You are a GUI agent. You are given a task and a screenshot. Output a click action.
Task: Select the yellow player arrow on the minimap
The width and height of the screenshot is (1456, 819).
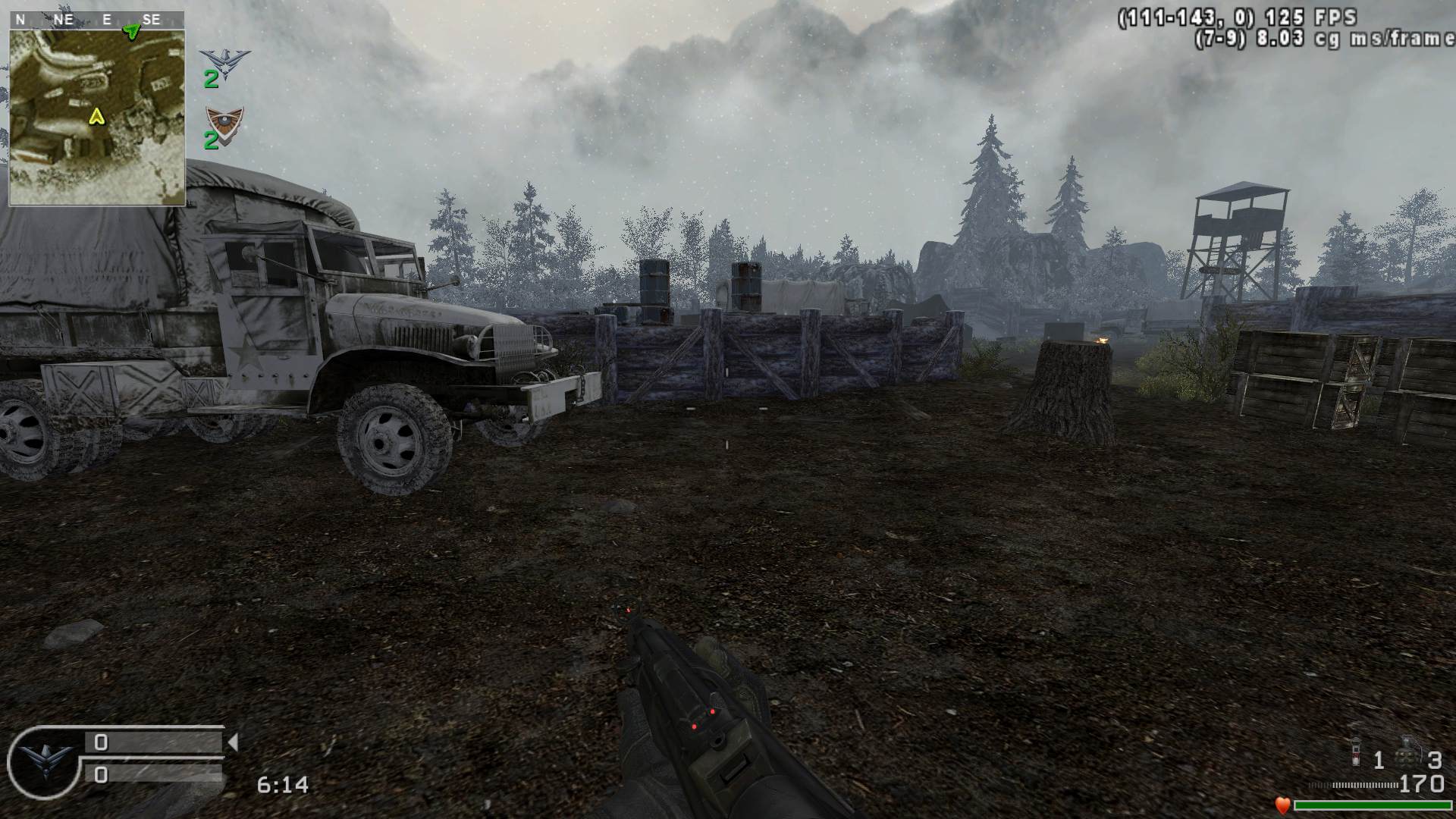click(x=96, y=116)
